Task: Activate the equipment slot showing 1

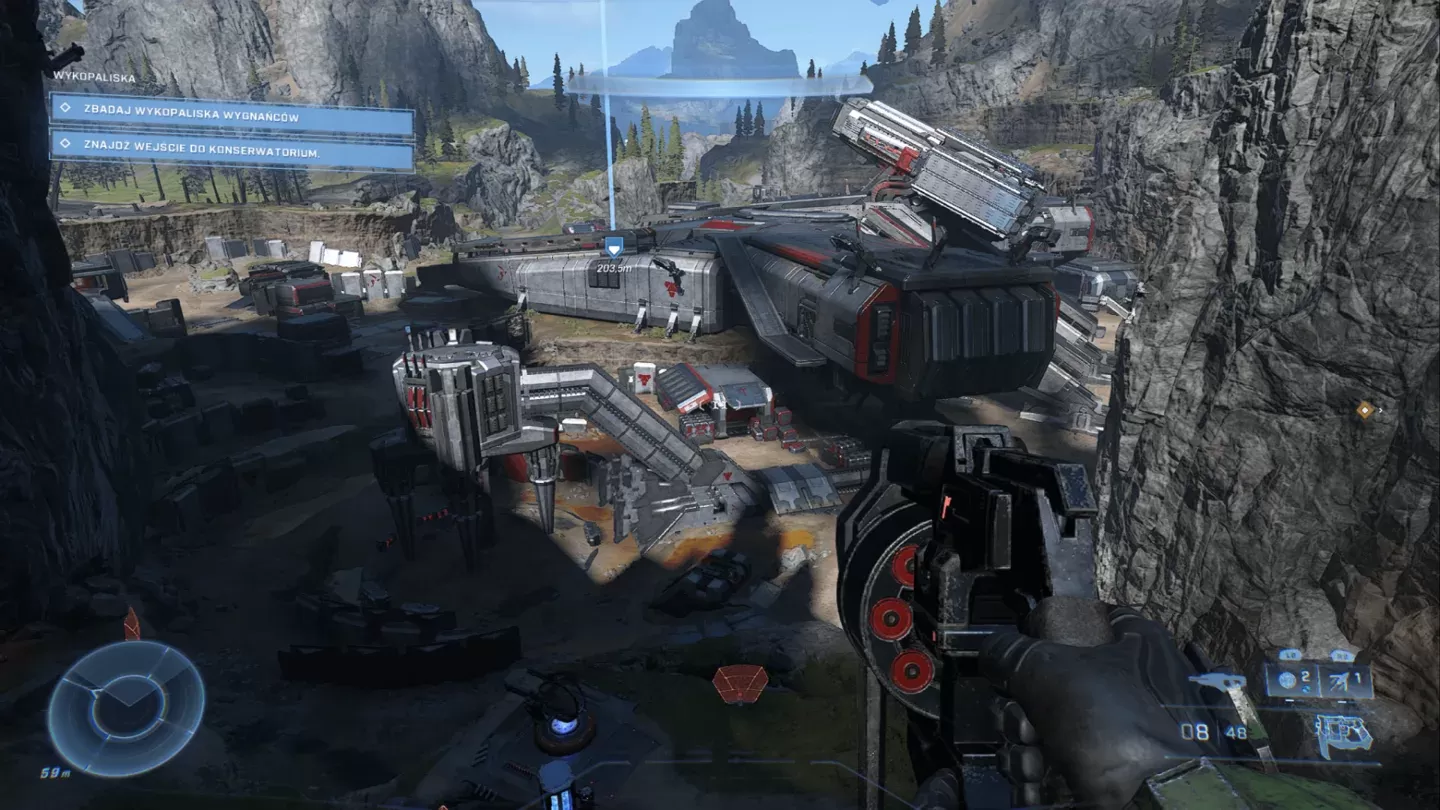Action: (1346, 681)
